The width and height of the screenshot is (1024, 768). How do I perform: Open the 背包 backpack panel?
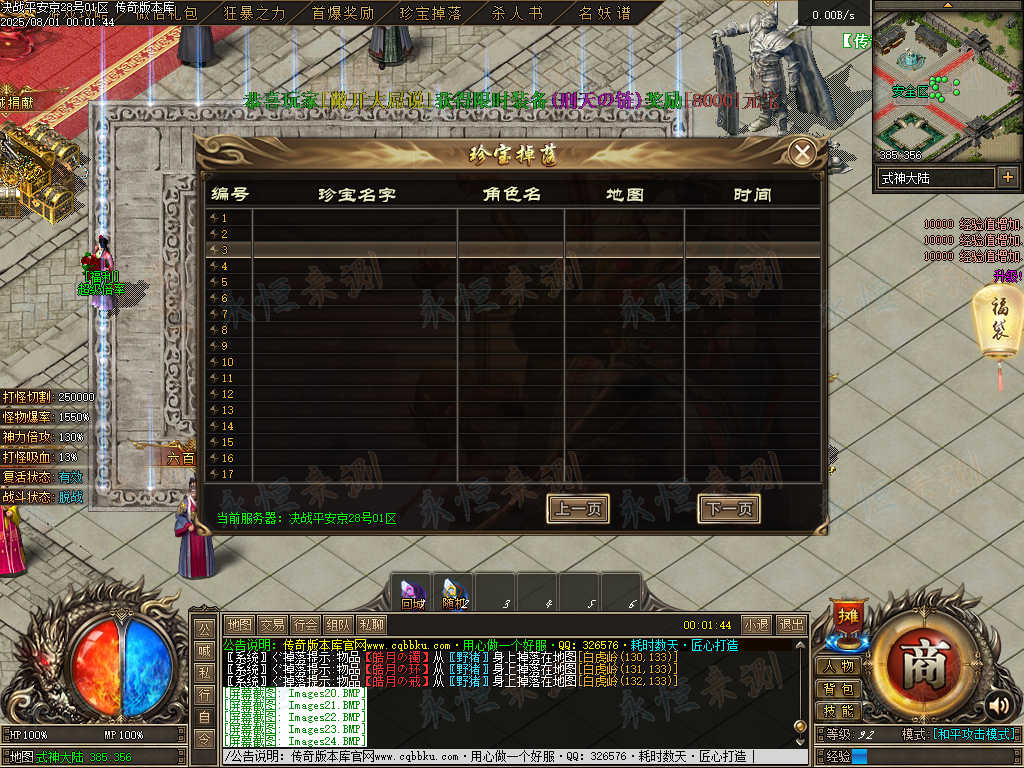838,689
